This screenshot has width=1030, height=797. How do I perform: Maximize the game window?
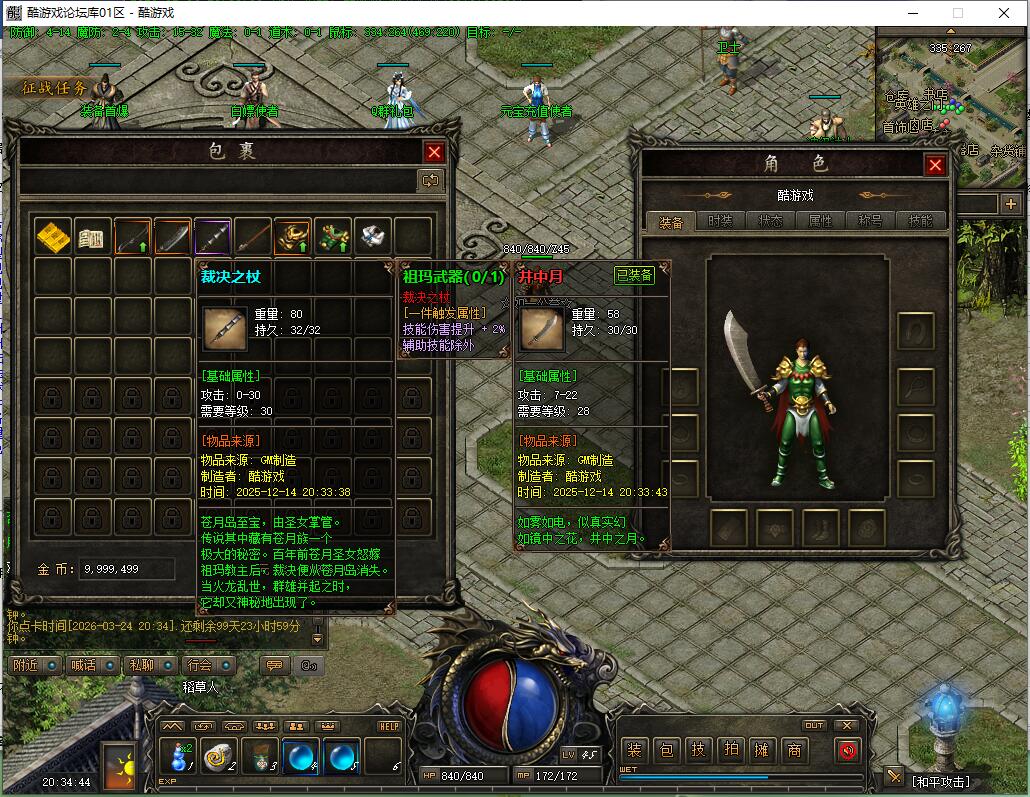pyautogui.click(x=957, y=13)
